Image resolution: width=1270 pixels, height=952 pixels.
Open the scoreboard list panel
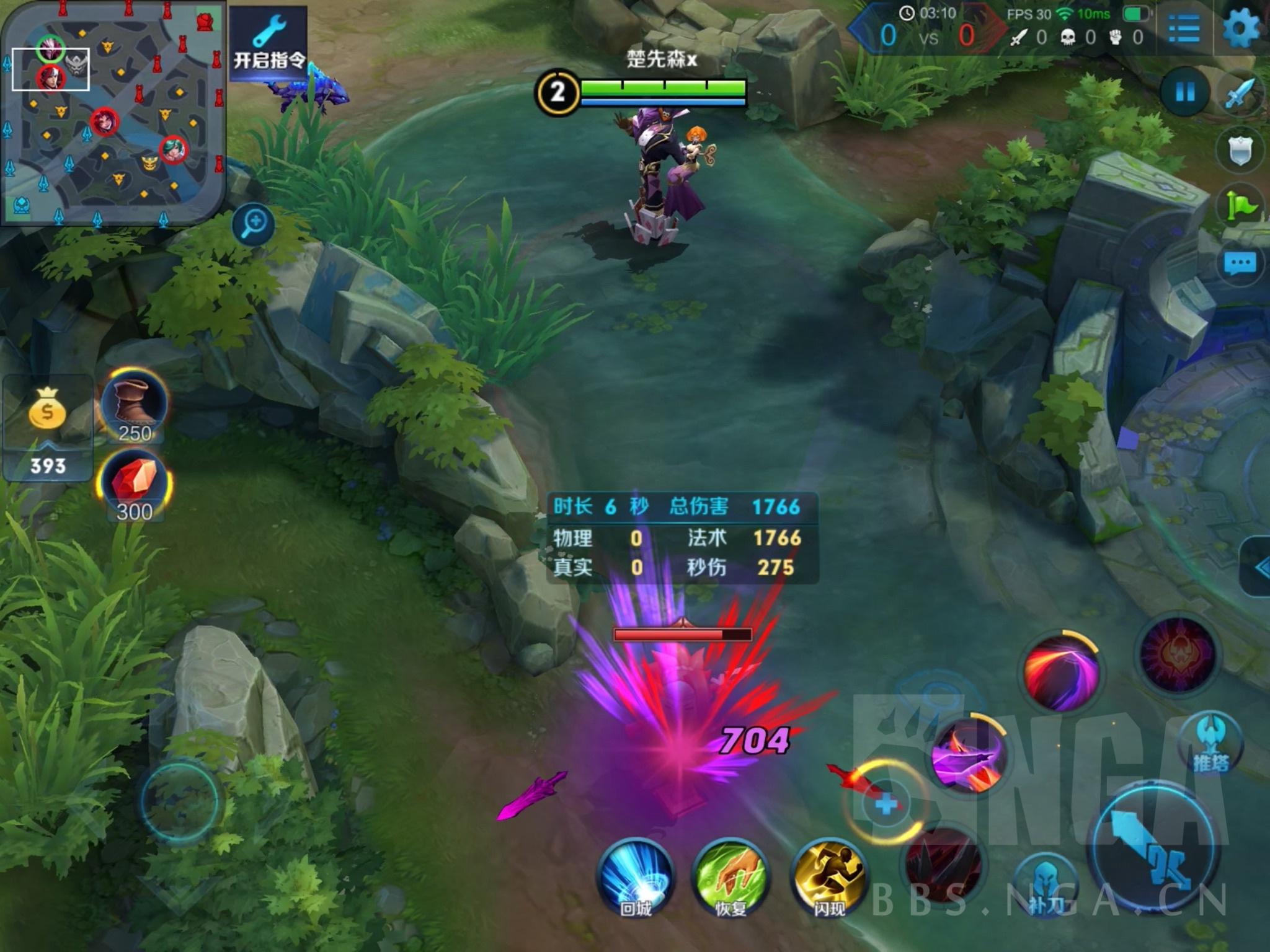pyautogui.click(x=1183, y=29)
